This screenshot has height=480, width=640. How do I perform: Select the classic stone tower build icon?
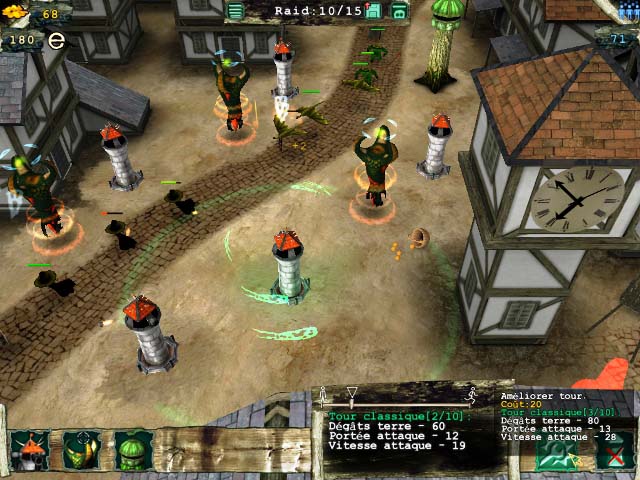pos(30,451)
